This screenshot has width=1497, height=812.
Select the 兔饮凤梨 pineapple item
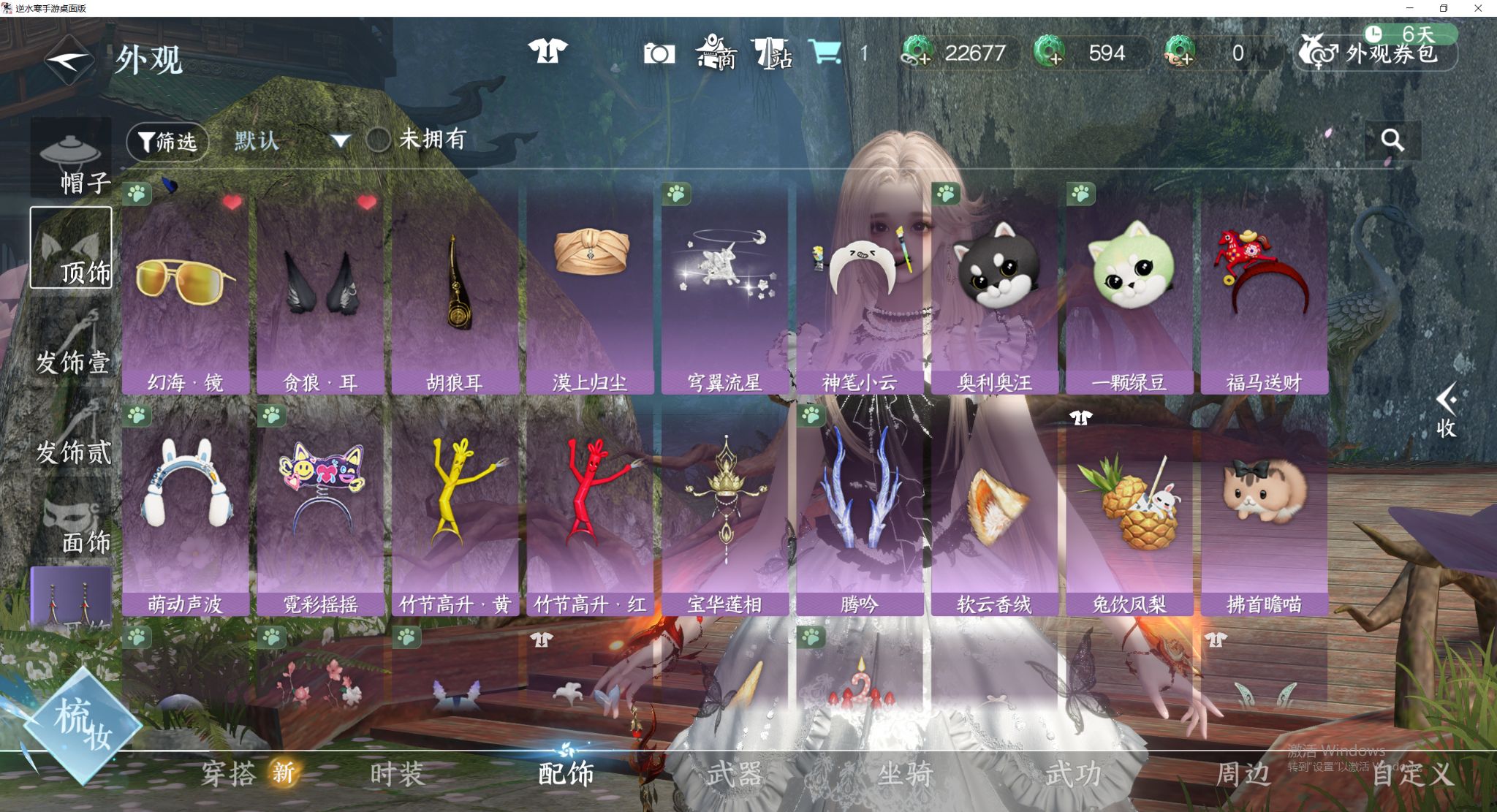pos(1129,512)
